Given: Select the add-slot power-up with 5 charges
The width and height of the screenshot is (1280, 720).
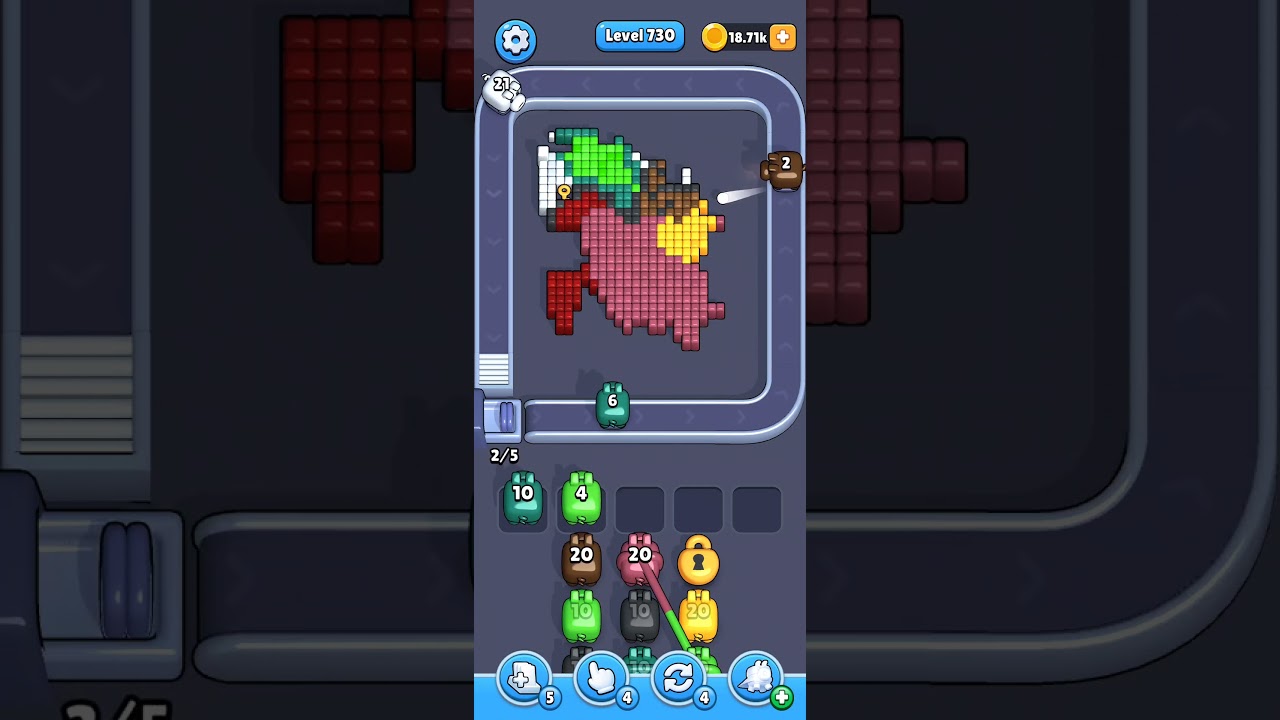Looking at the screenshot, I should click(522, 681).
